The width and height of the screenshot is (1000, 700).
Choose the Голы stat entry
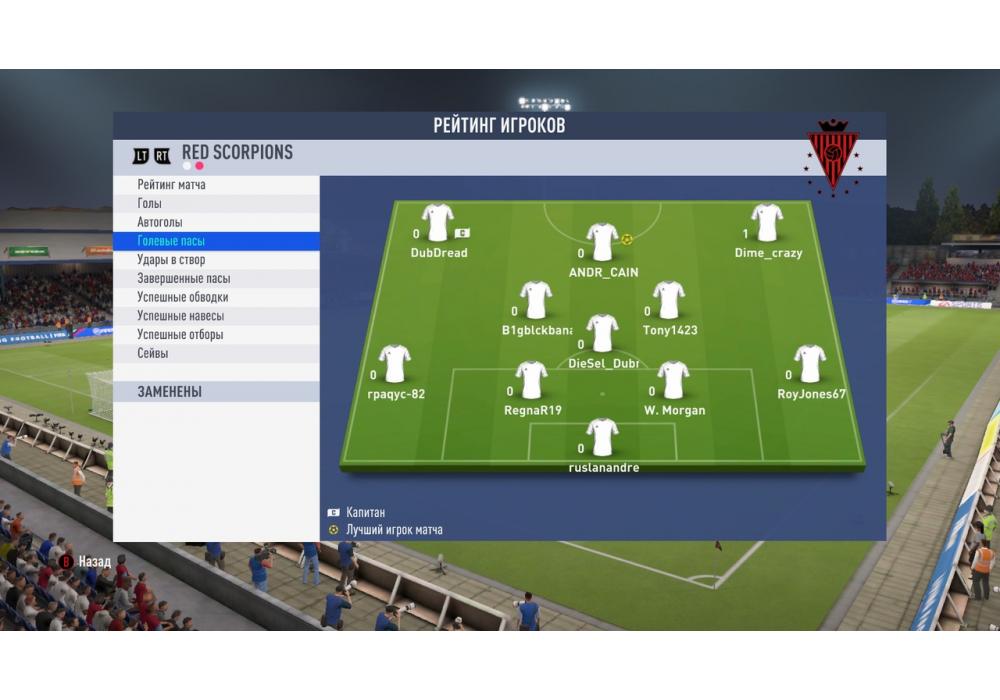pos(150,203)
